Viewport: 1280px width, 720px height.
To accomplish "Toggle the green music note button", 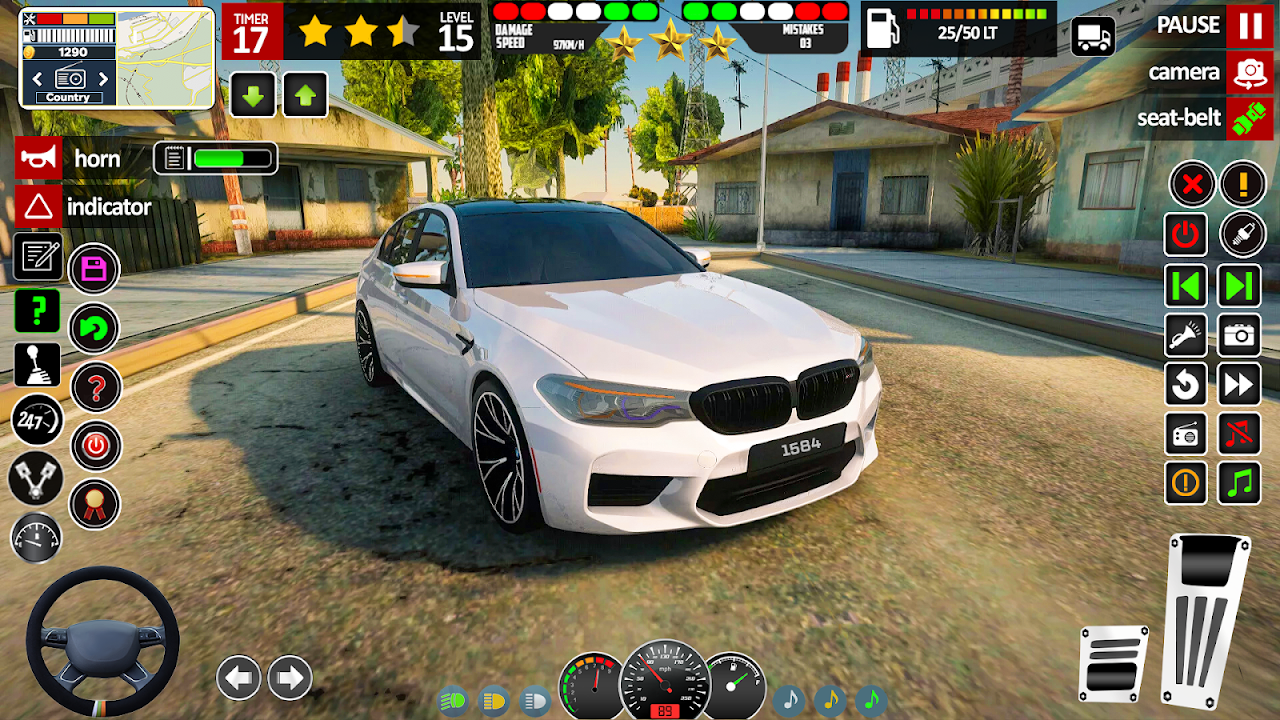I will point(1239,484).
